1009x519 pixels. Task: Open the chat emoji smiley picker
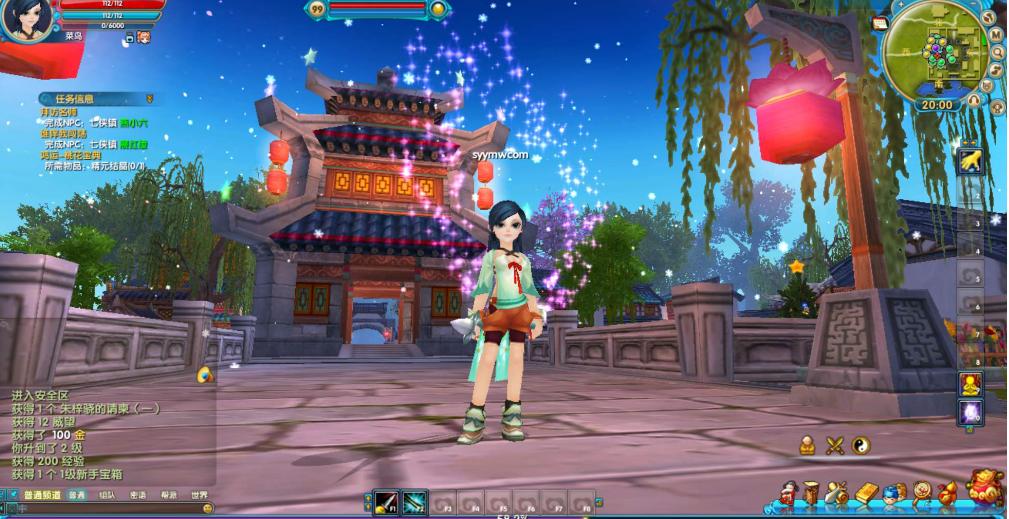(208, 509)
